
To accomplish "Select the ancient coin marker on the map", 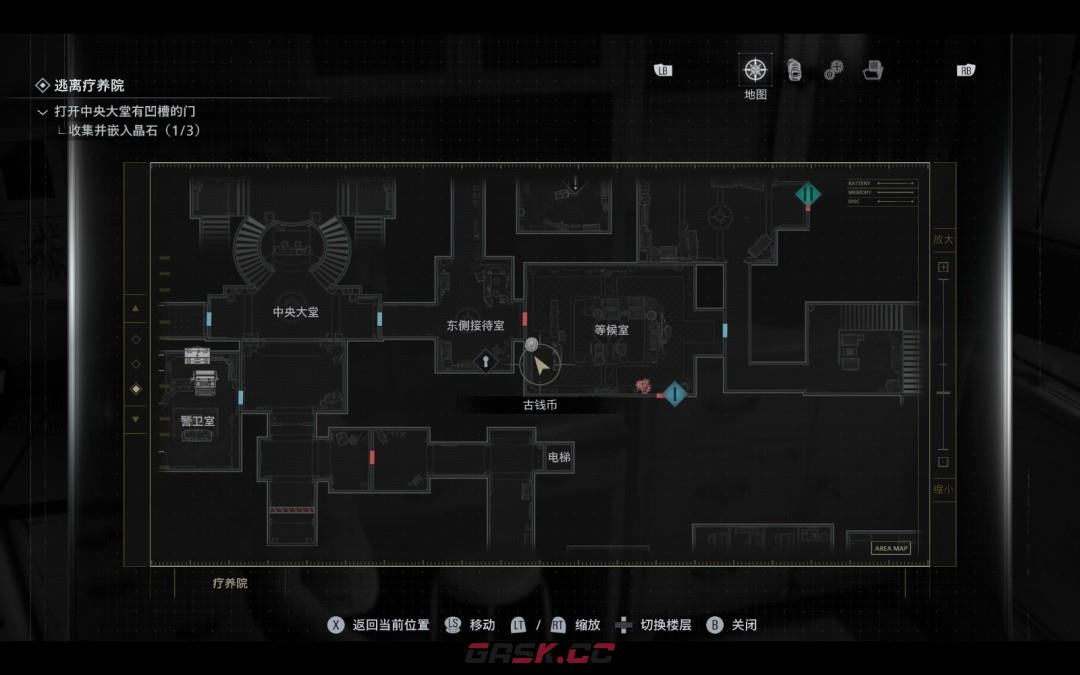I will click(x=532, y=346).
